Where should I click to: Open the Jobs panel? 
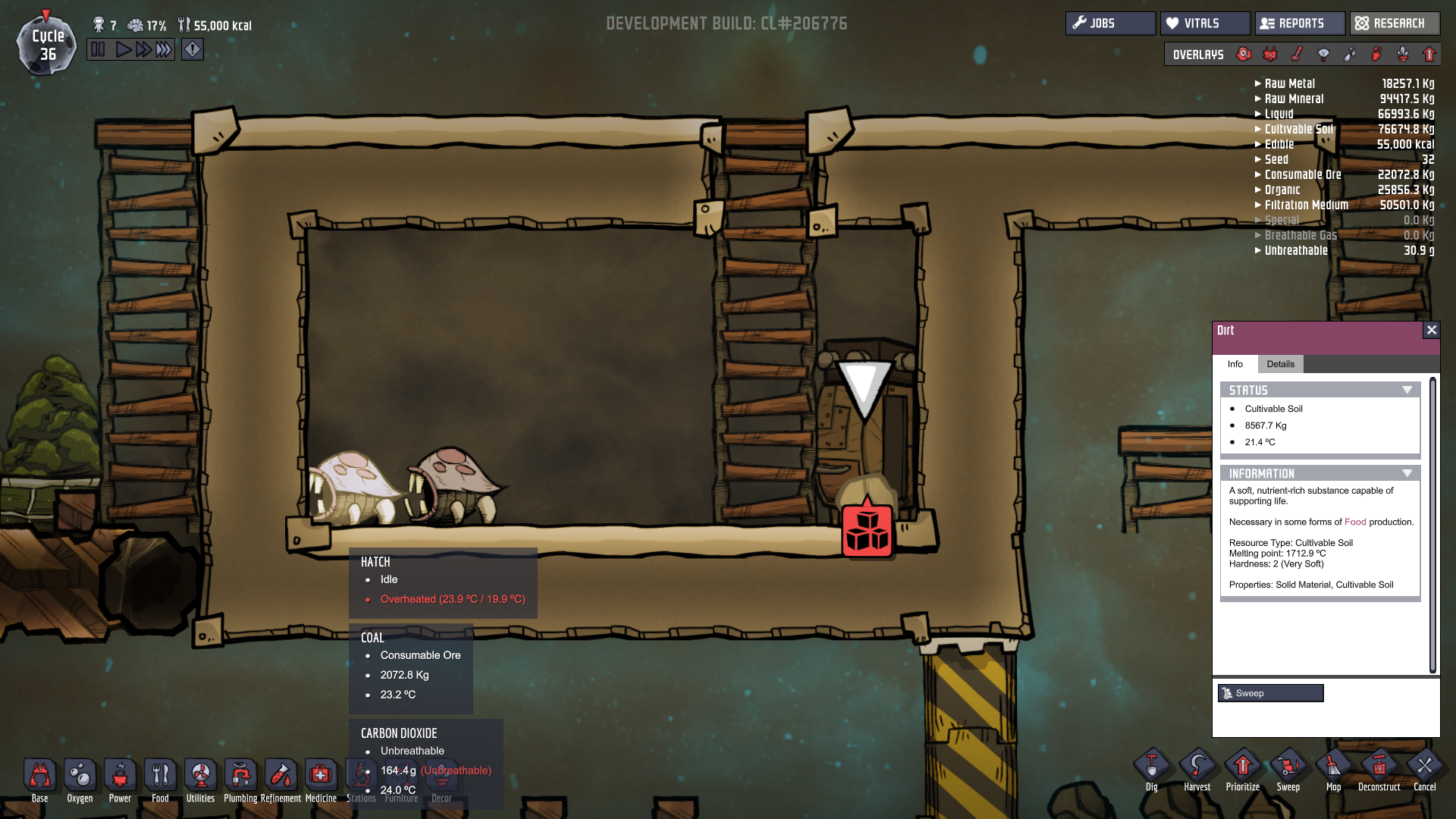click(x=1110, y=24)
